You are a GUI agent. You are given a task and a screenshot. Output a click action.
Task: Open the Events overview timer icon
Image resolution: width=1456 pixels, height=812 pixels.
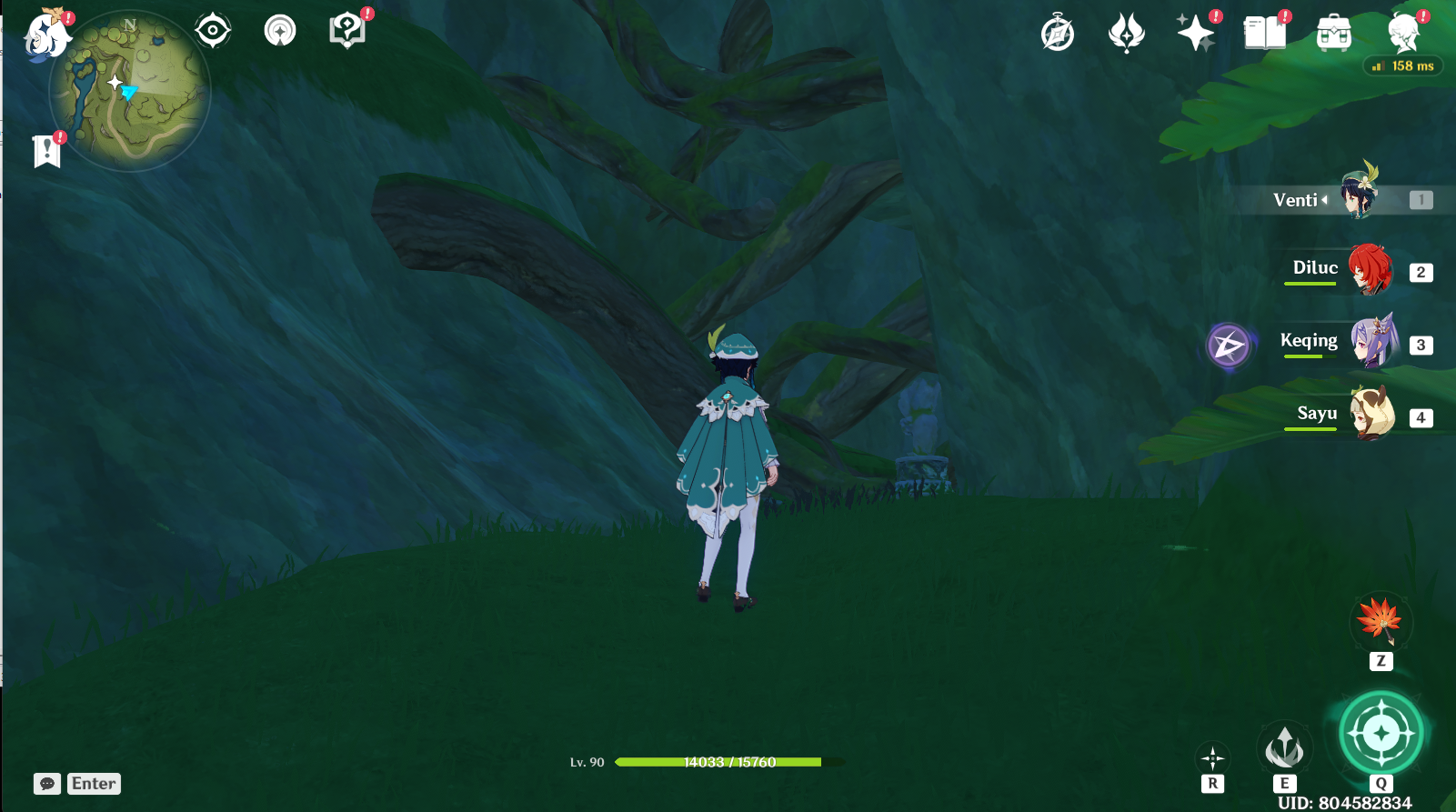(1057, 32)
